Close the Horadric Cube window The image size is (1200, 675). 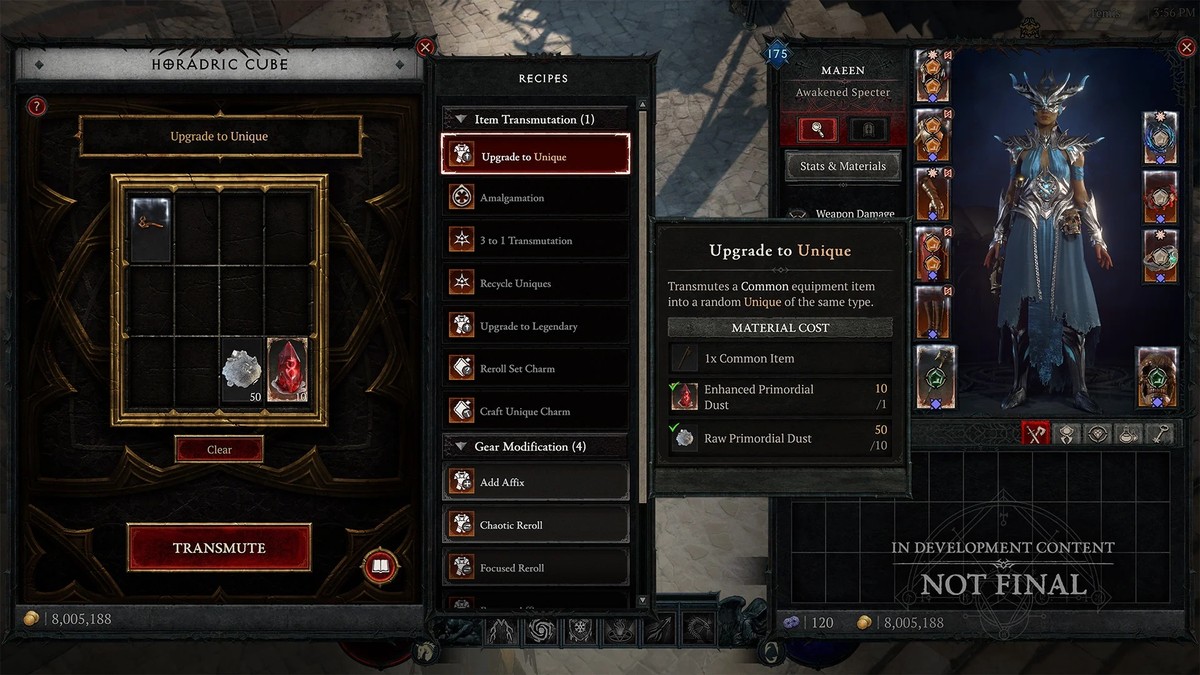[x=425, y=47]
